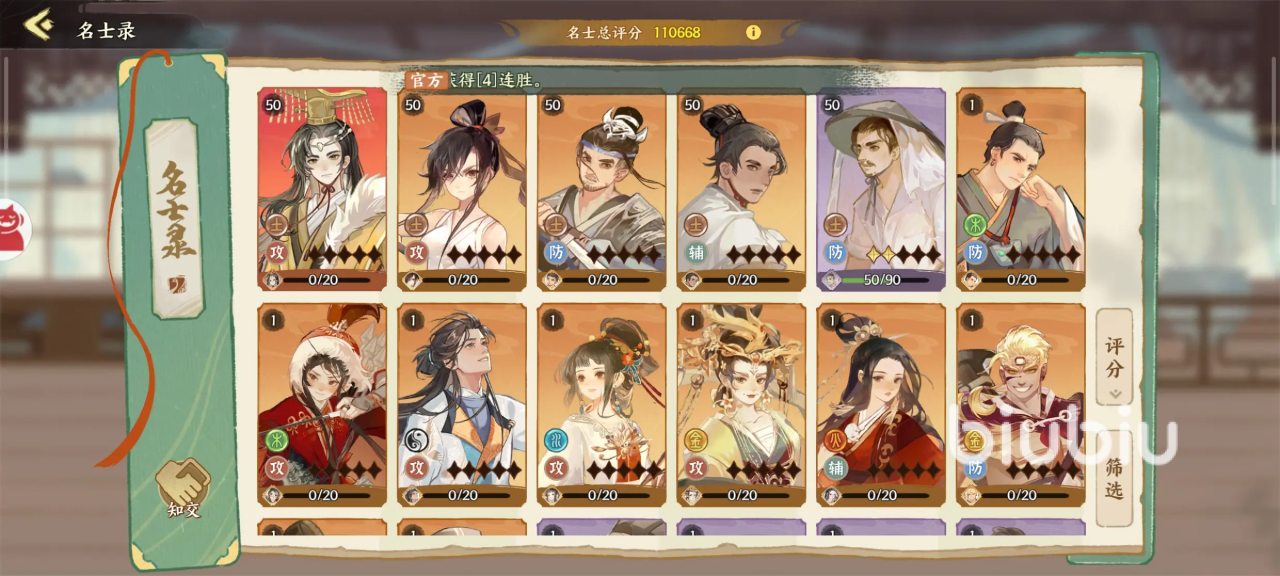Open the 评分 sort dropdown
Viewport: 1280px width, 576px height.
coord(1114,358)
